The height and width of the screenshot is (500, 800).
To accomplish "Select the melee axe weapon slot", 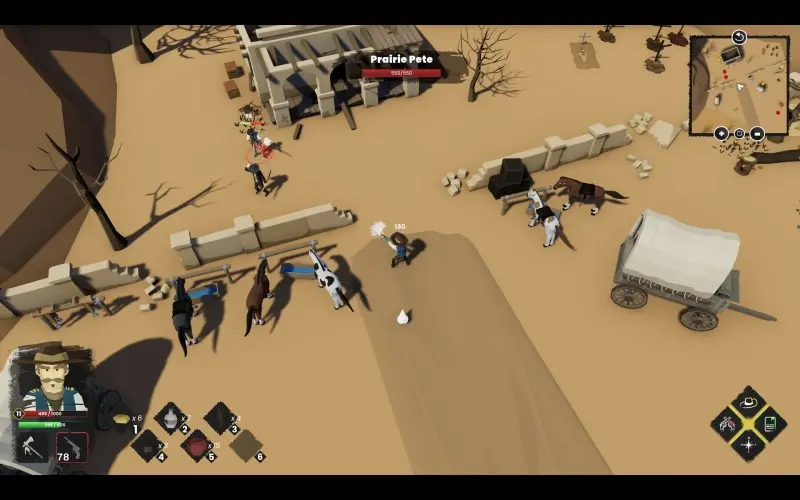I will pyautogui.click(x=34, y=447).
